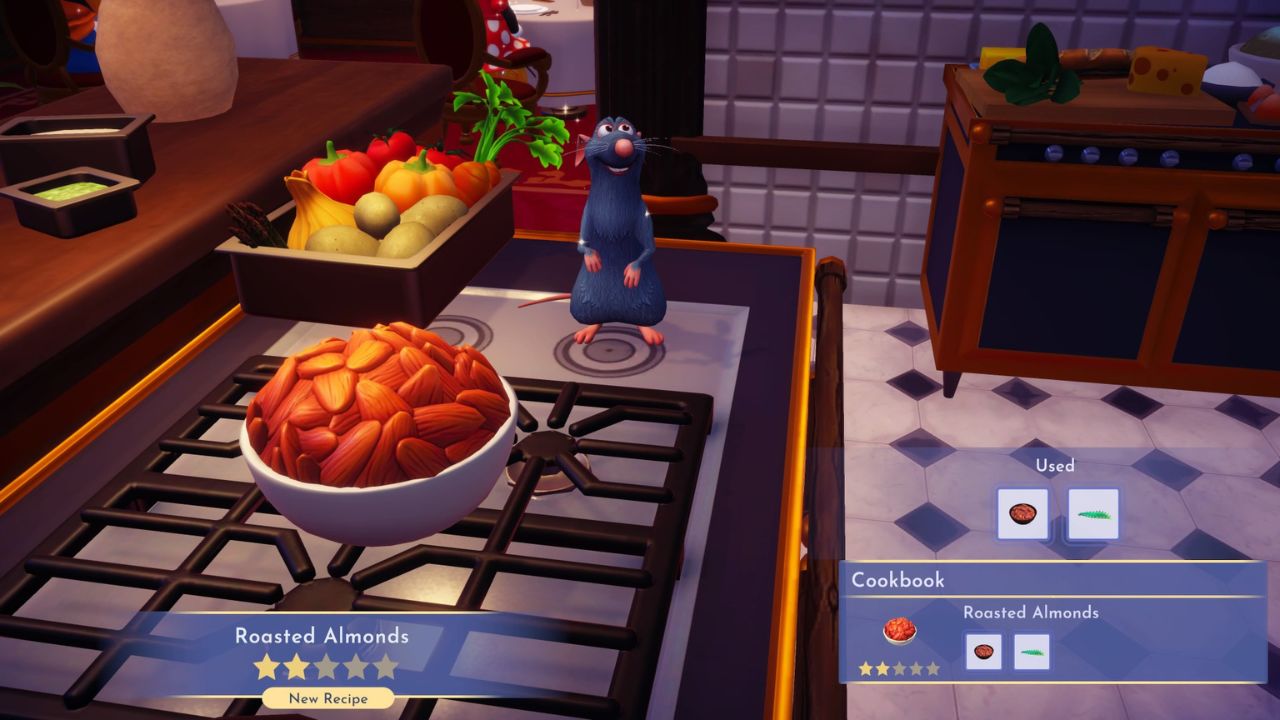Expand the Used ingredients section
The height and width of the screenshot is (720, 1280).
click(1056, 466)
